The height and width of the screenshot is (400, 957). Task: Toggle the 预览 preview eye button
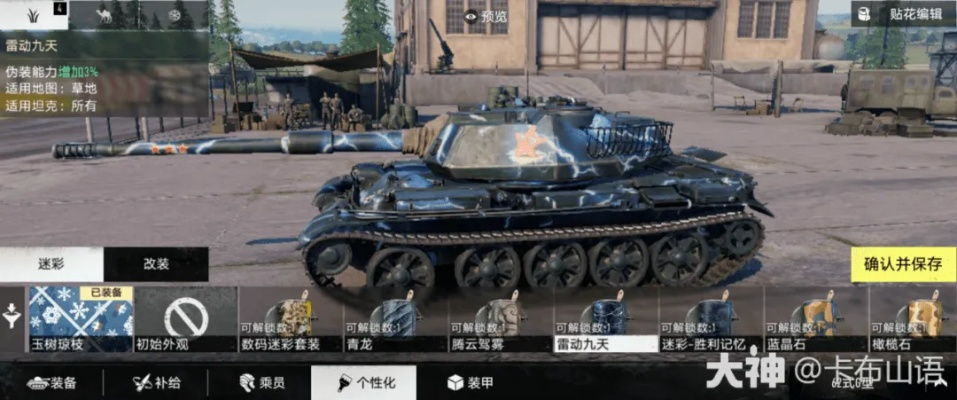(x=486, y=15)
